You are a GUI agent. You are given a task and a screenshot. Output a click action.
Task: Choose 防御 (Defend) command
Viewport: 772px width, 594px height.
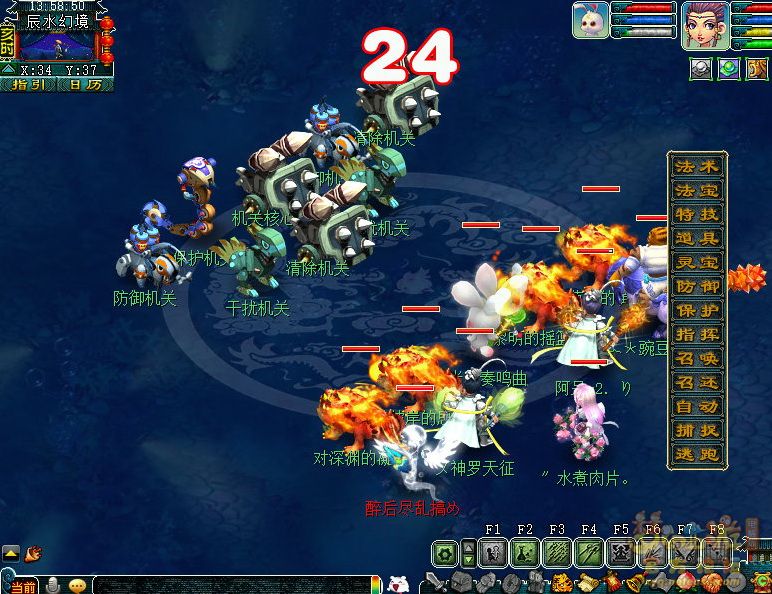[697, 286]
